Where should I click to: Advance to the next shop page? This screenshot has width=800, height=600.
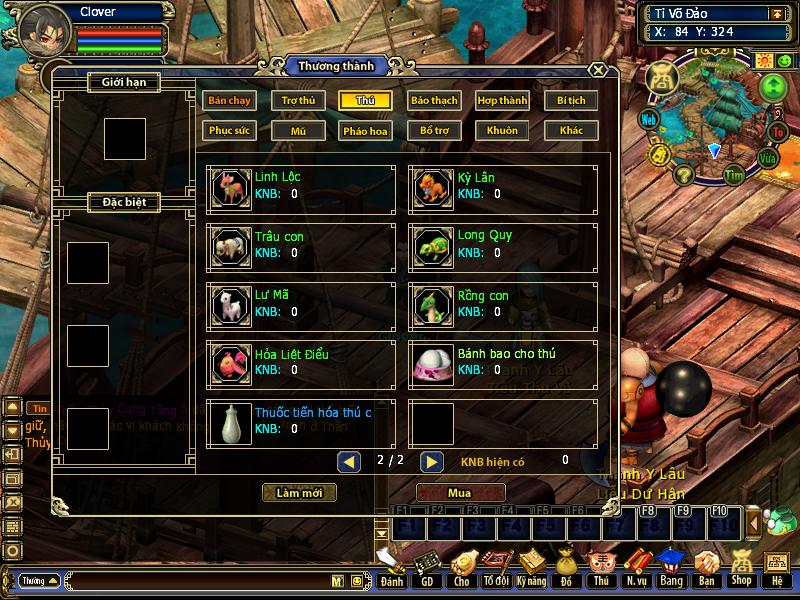pos(431,461)
